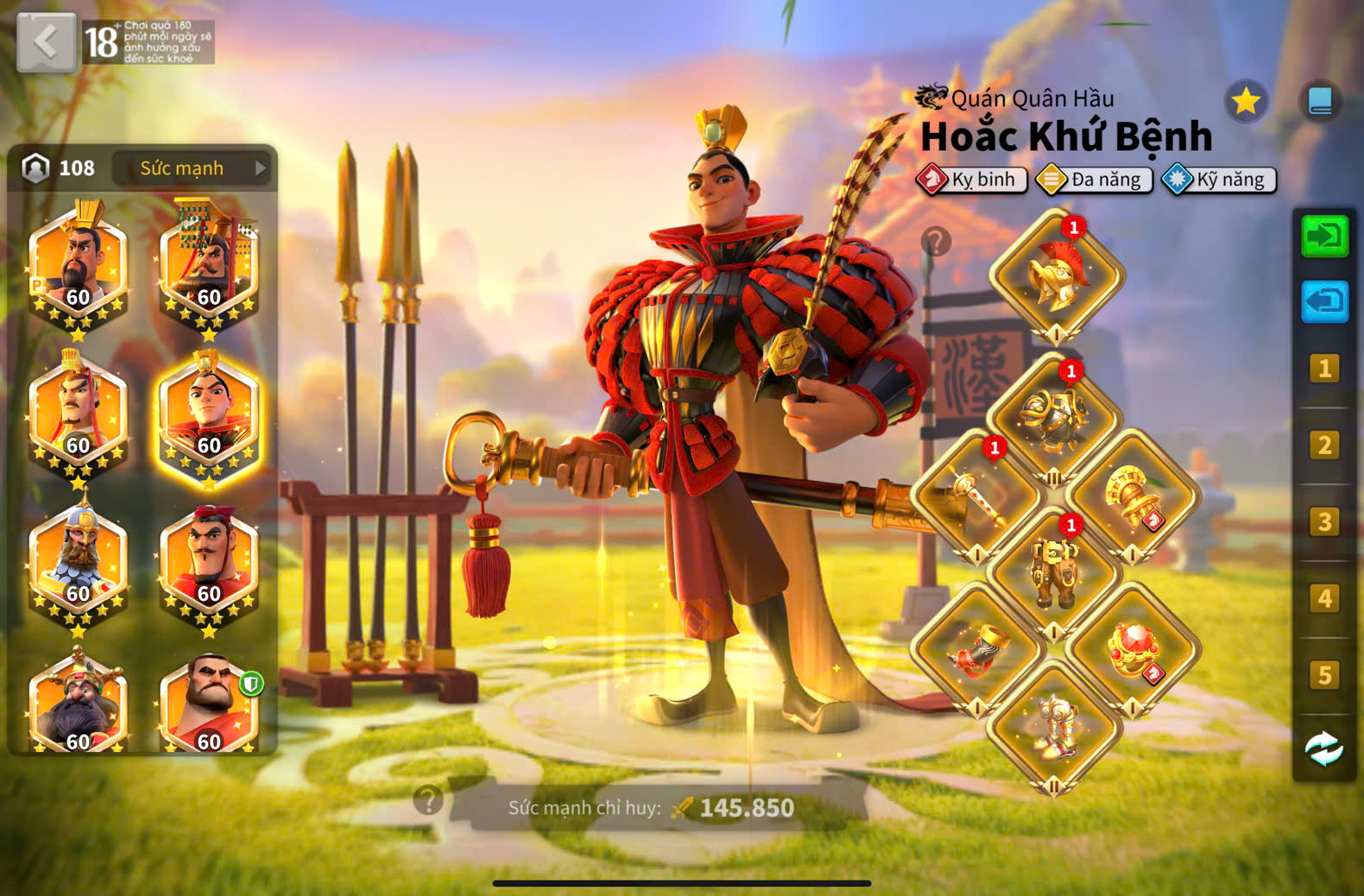The image size is (1364, 896).
Task: Go back using the arrow button
Action: [46, 41]
